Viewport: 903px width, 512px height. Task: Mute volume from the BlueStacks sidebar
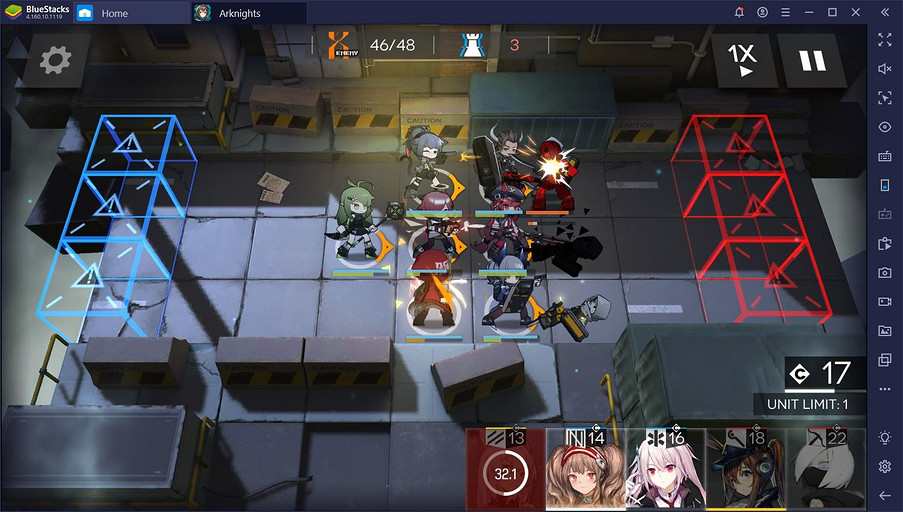(885, 69)
